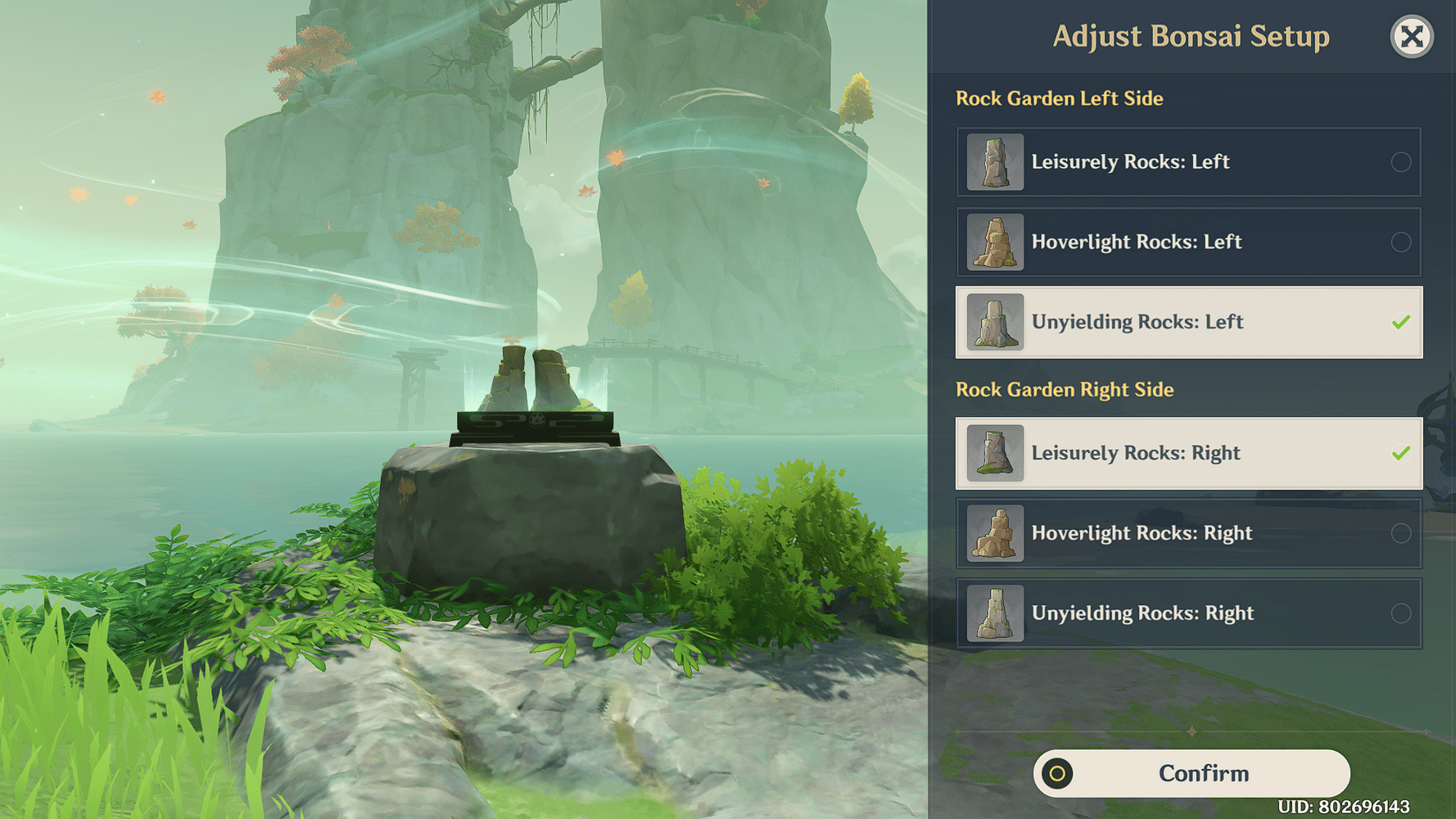Click the Hoverlight Rocks: Right rock icon
This screenshot has width=1456, height=819.
(994, 533)
